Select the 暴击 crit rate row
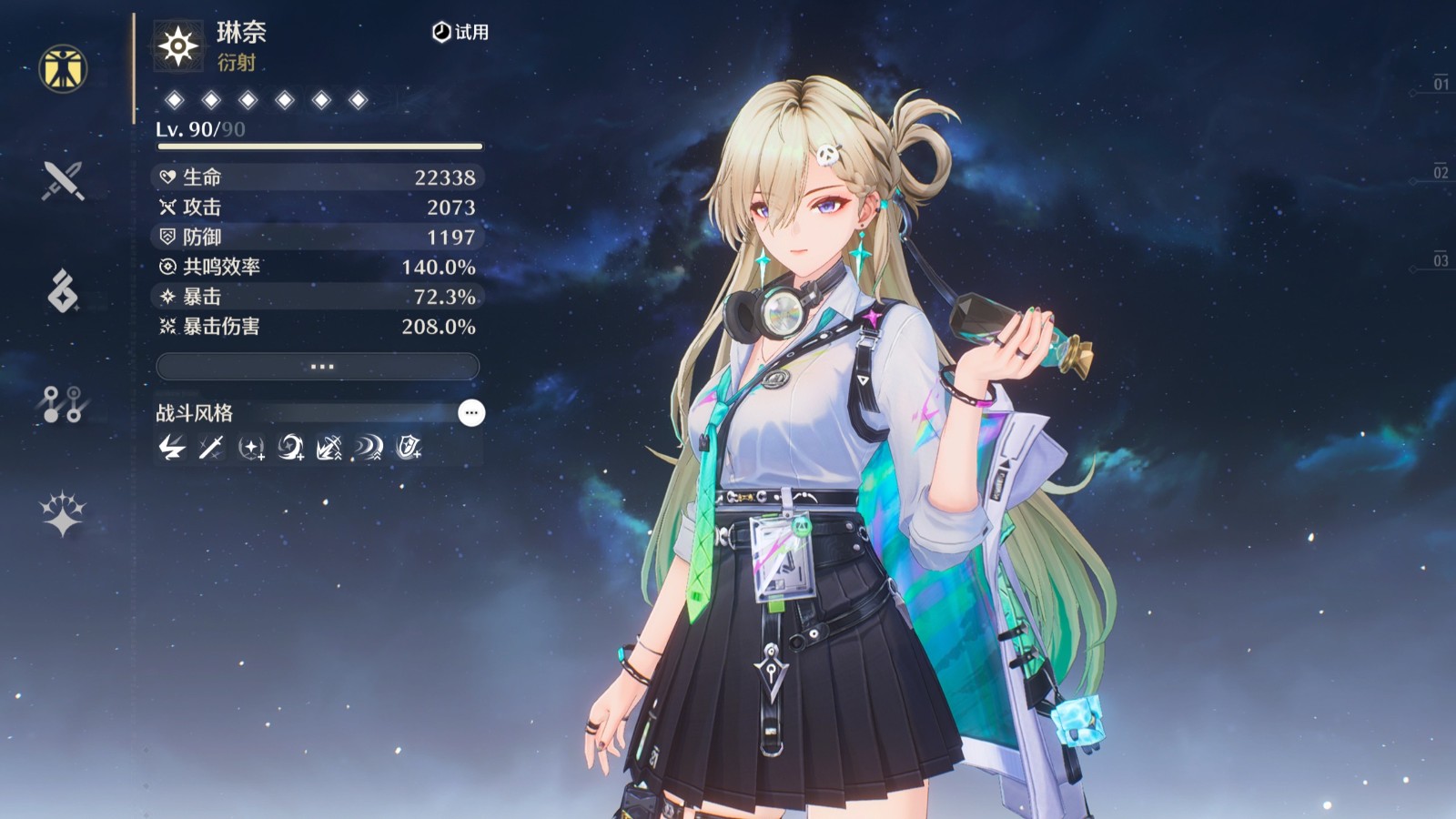The width and height of the screenshot is (1456, 819). pos(318,297)
